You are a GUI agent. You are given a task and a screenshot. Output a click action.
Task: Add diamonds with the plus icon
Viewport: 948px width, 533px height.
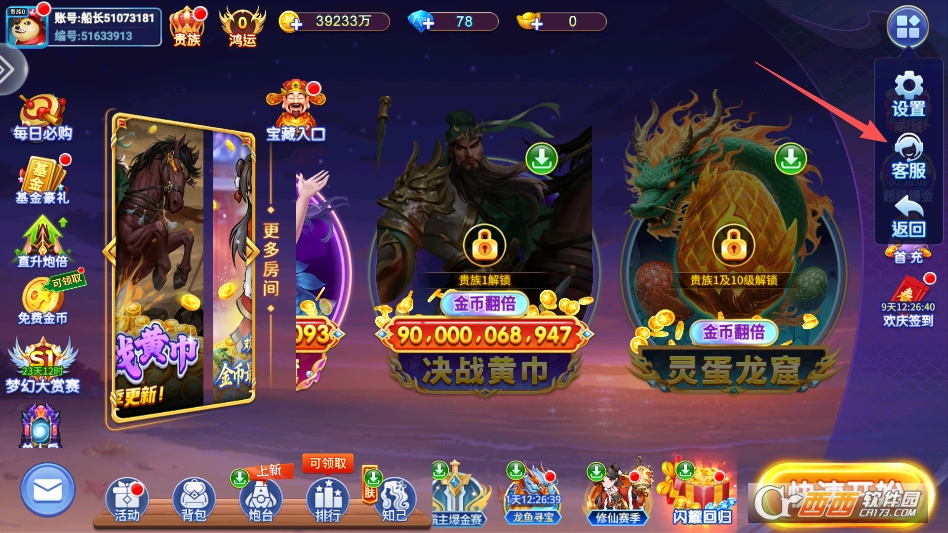[x=419, y=22]
